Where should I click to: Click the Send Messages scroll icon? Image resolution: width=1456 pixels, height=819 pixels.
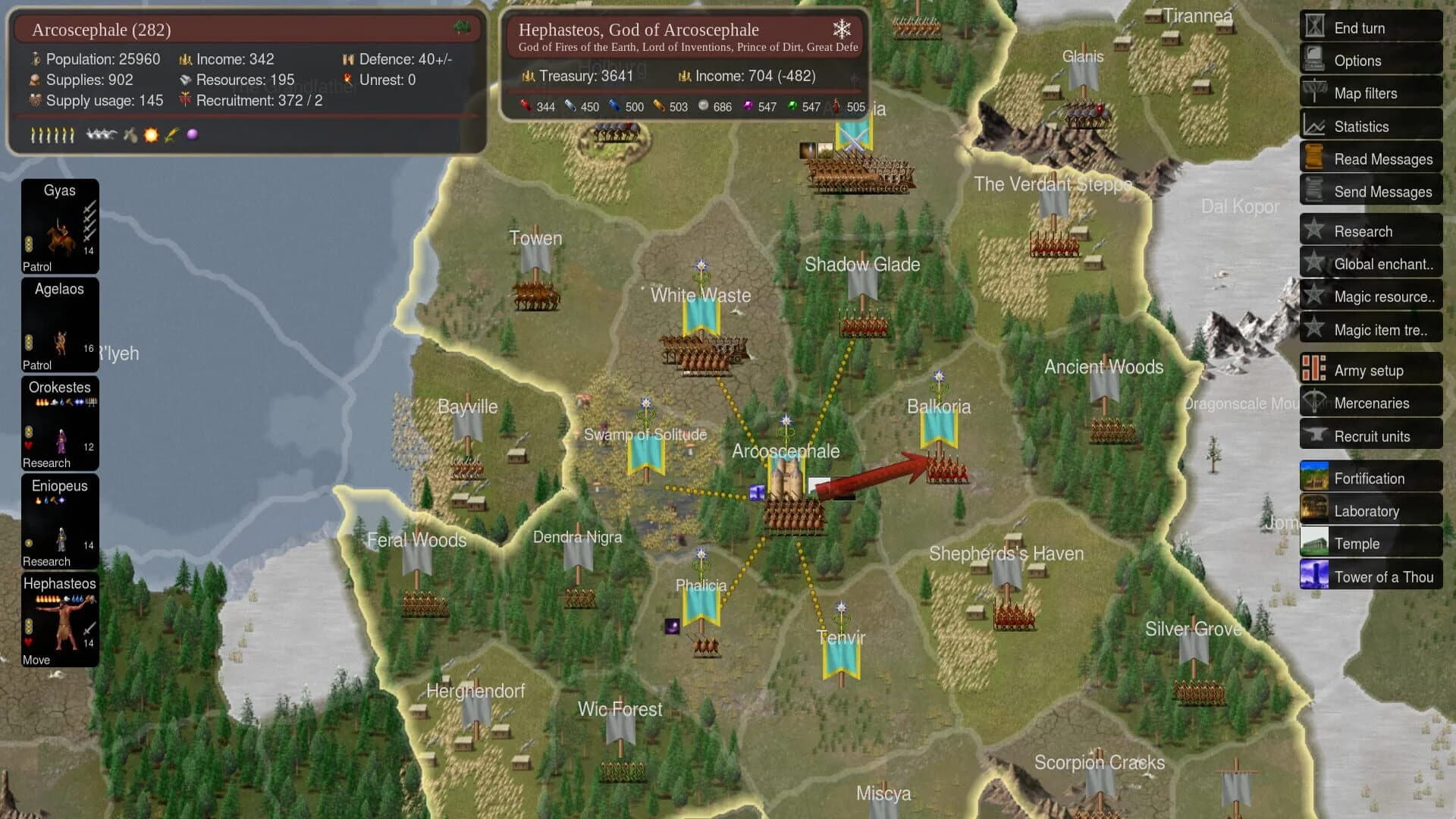coord(1313,191)
